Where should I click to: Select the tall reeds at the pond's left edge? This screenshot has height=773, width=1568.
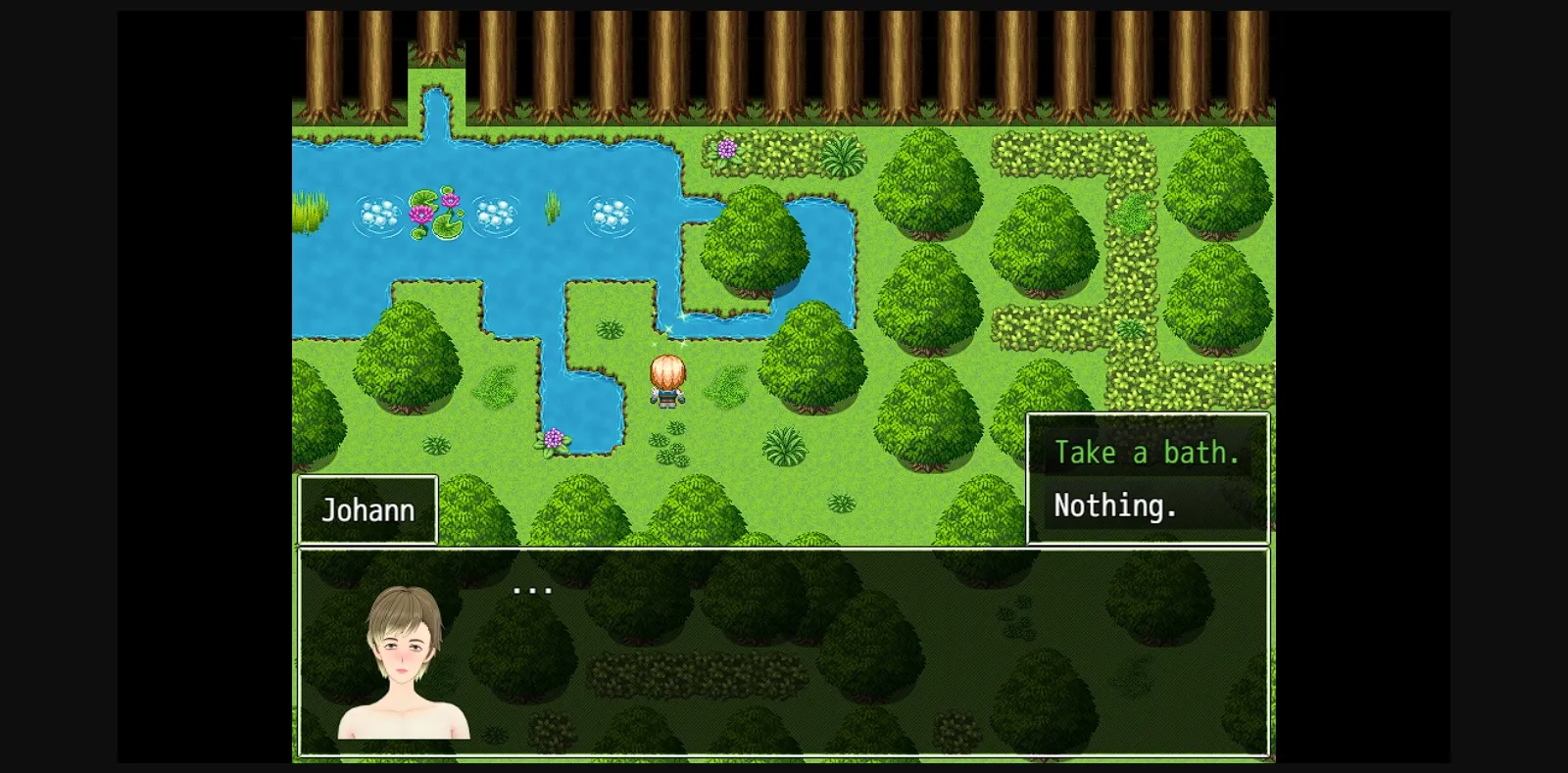309,211
